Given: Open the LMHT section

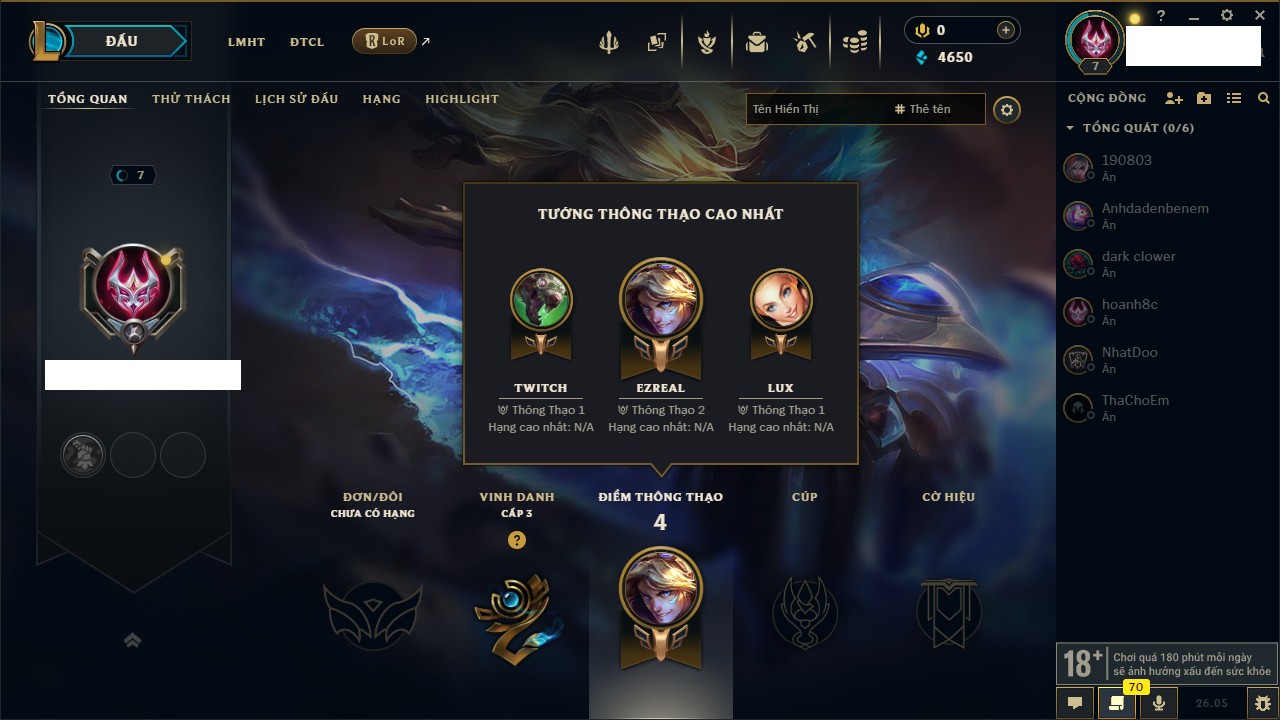Looking at the screenshot, I should (246, 42).
